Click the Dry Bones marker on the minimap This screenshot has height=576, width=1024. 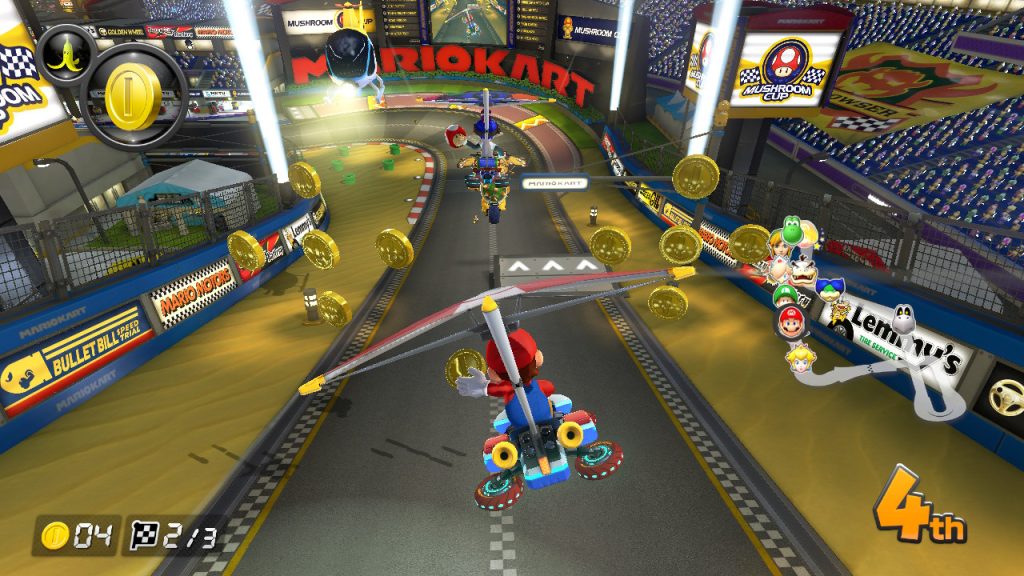click(905, 322)
